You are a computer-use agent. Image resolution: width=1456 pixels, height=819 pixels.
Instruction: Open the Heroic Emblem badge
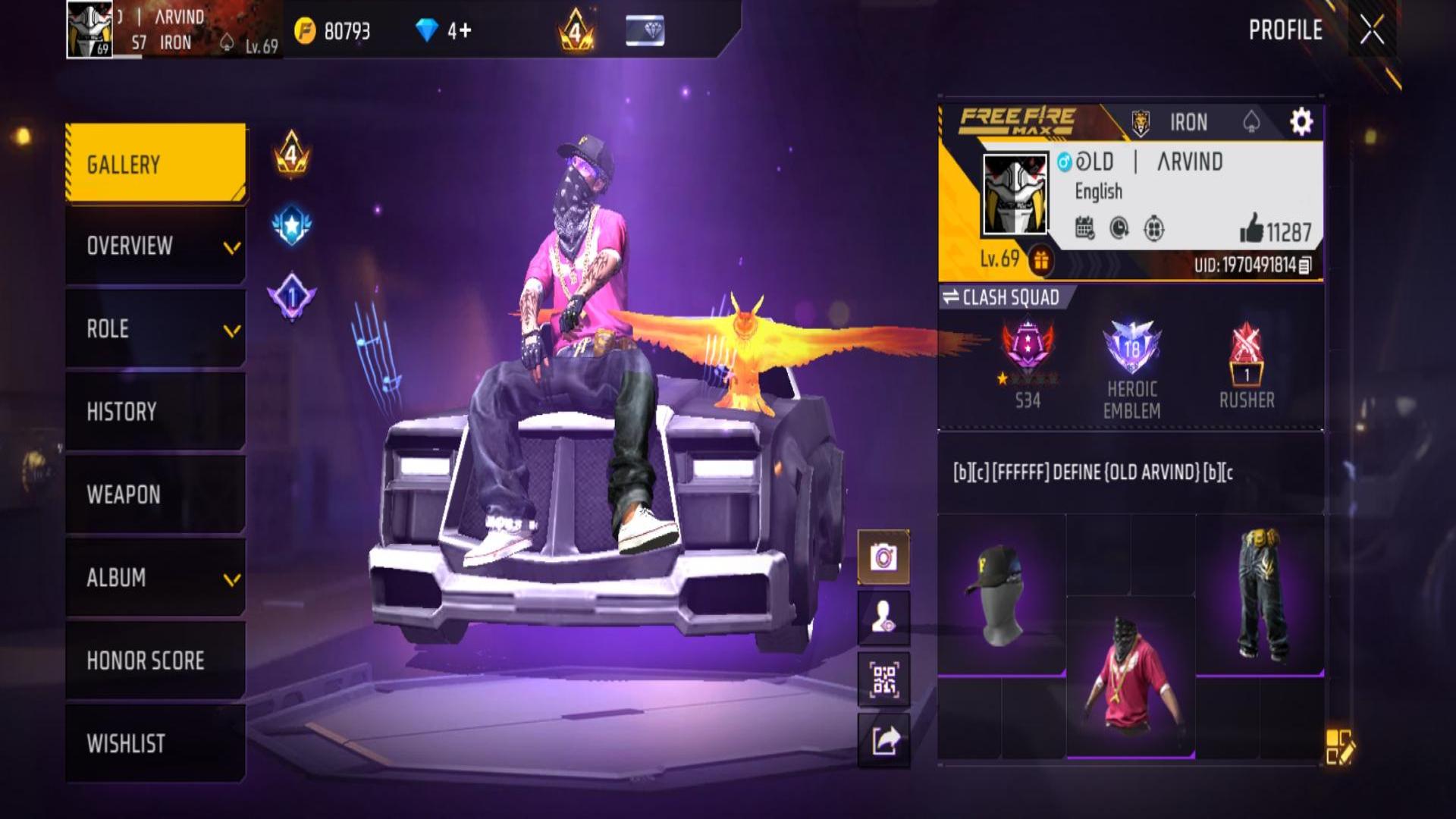pyautogui.click(x=1131, y=368)
